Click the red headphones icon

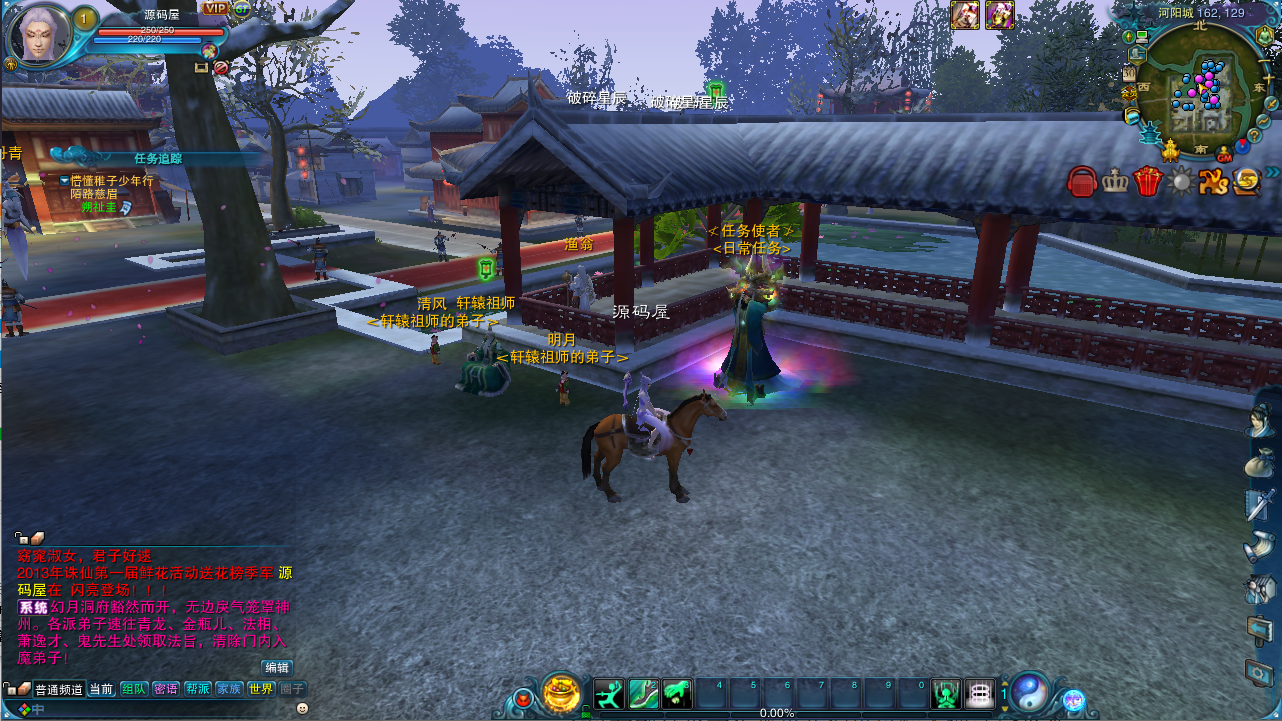click(x=1083, y=182)
